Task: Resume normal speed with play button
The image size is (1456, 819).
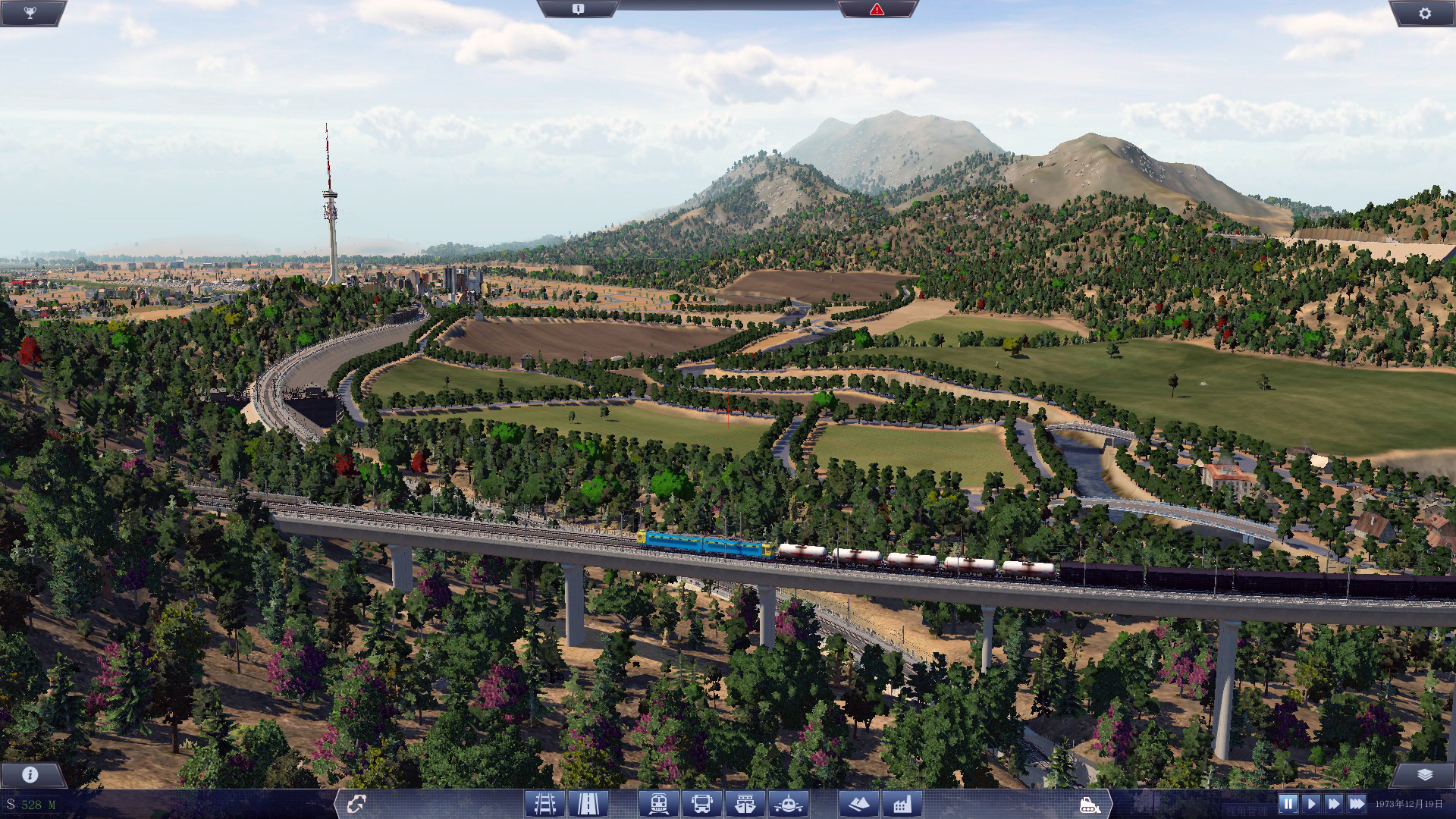Action: tap(1311, 805)
